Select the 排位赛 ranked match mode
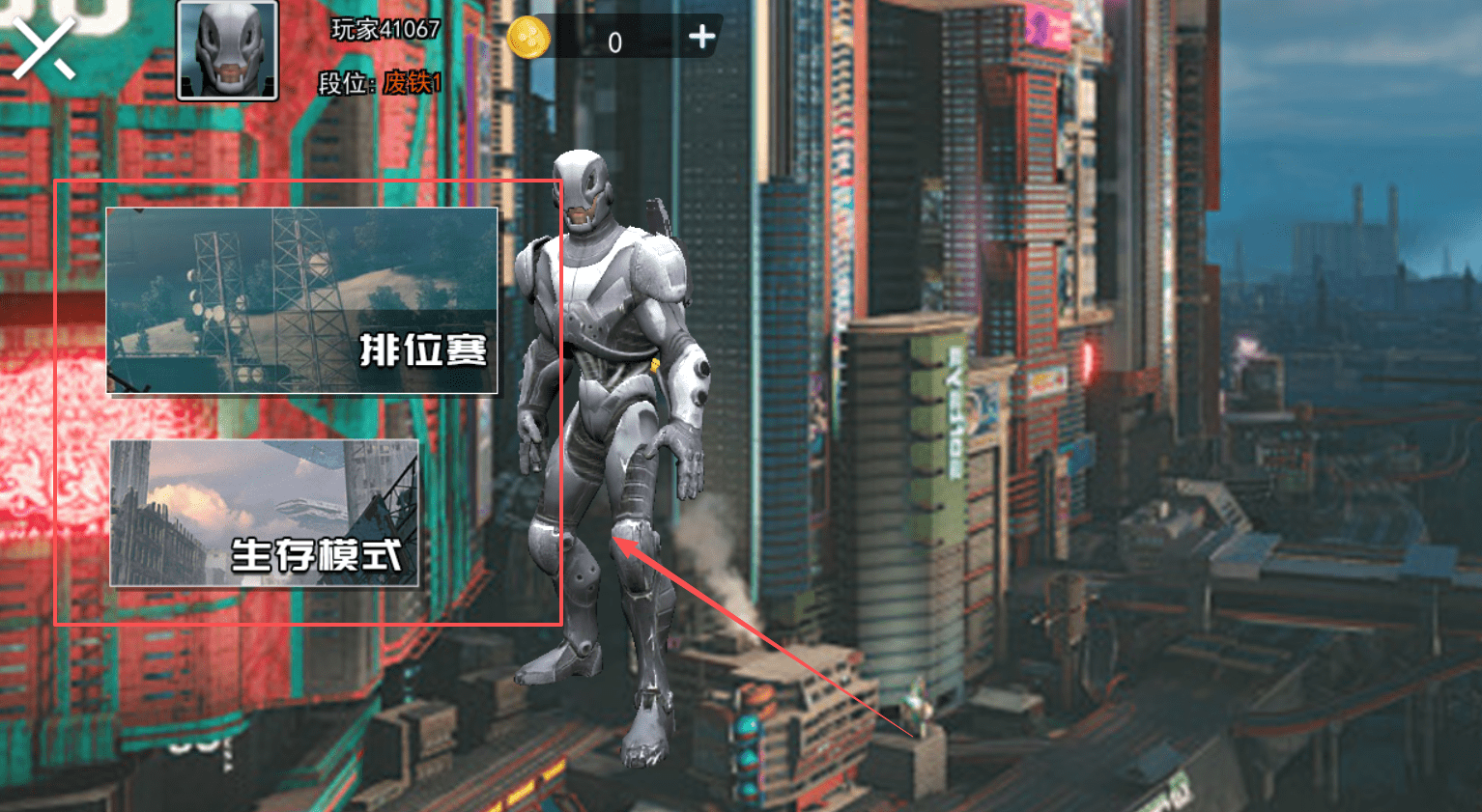 coord(301,300)
